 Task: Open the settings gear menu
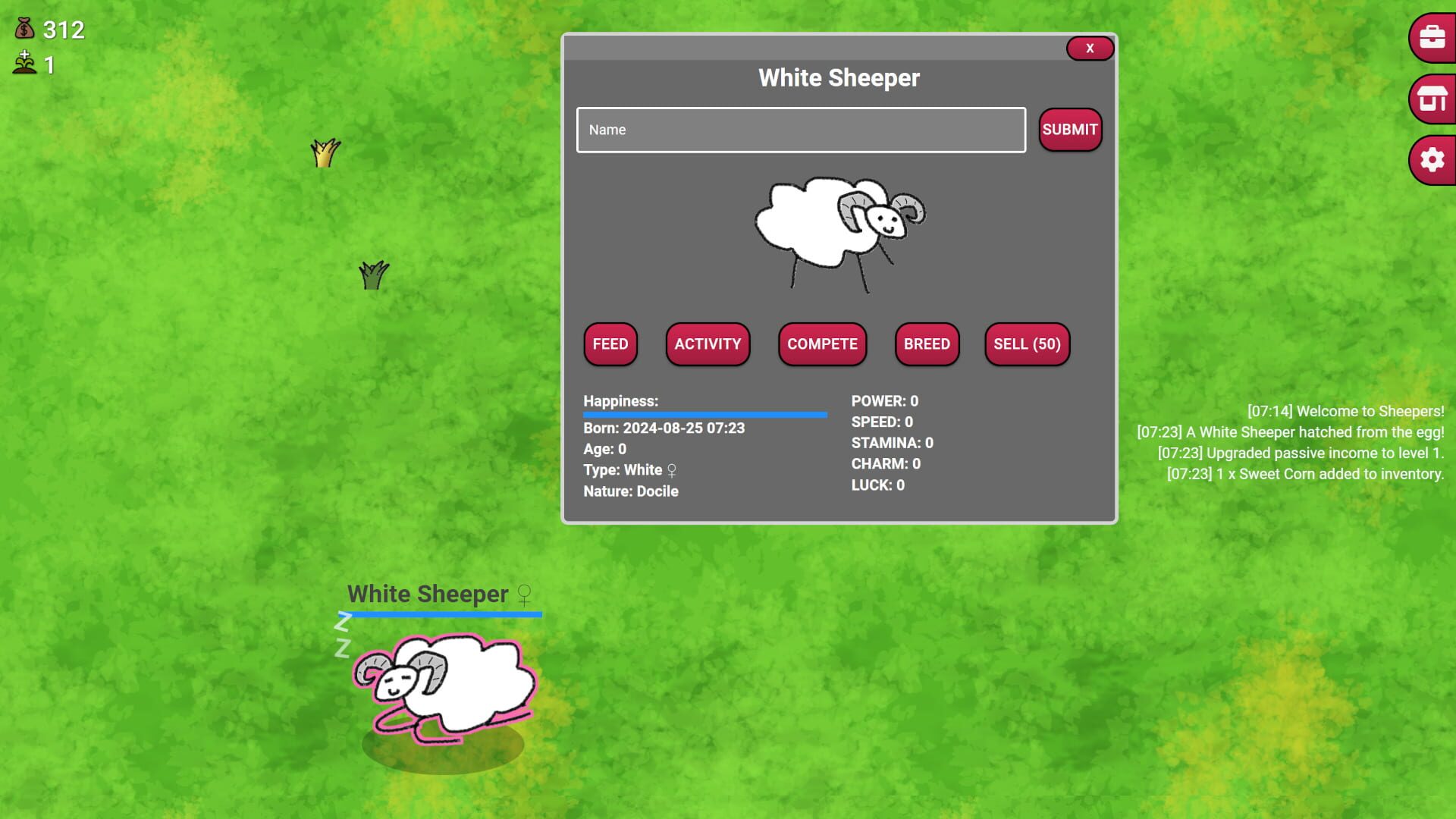tap(1430, 160)
